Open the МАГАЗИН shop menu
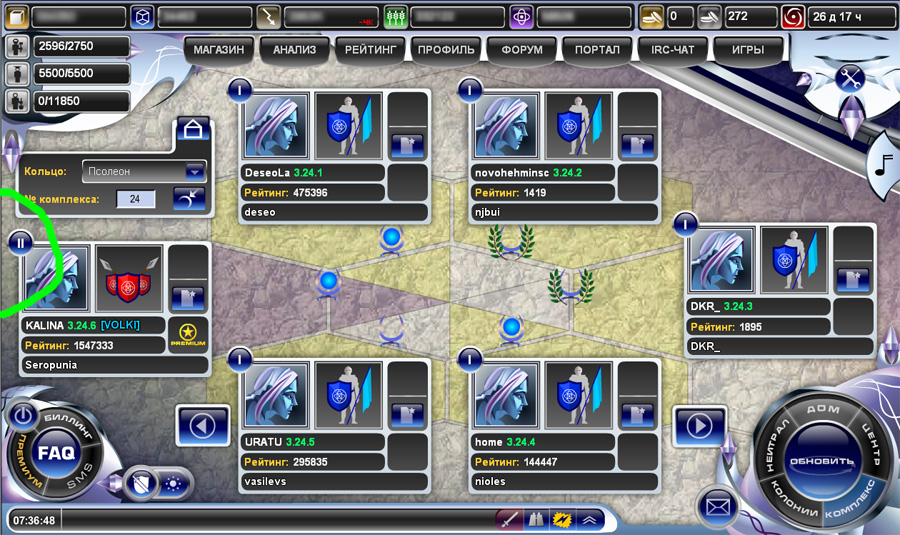900x535 pixels. 218,49
